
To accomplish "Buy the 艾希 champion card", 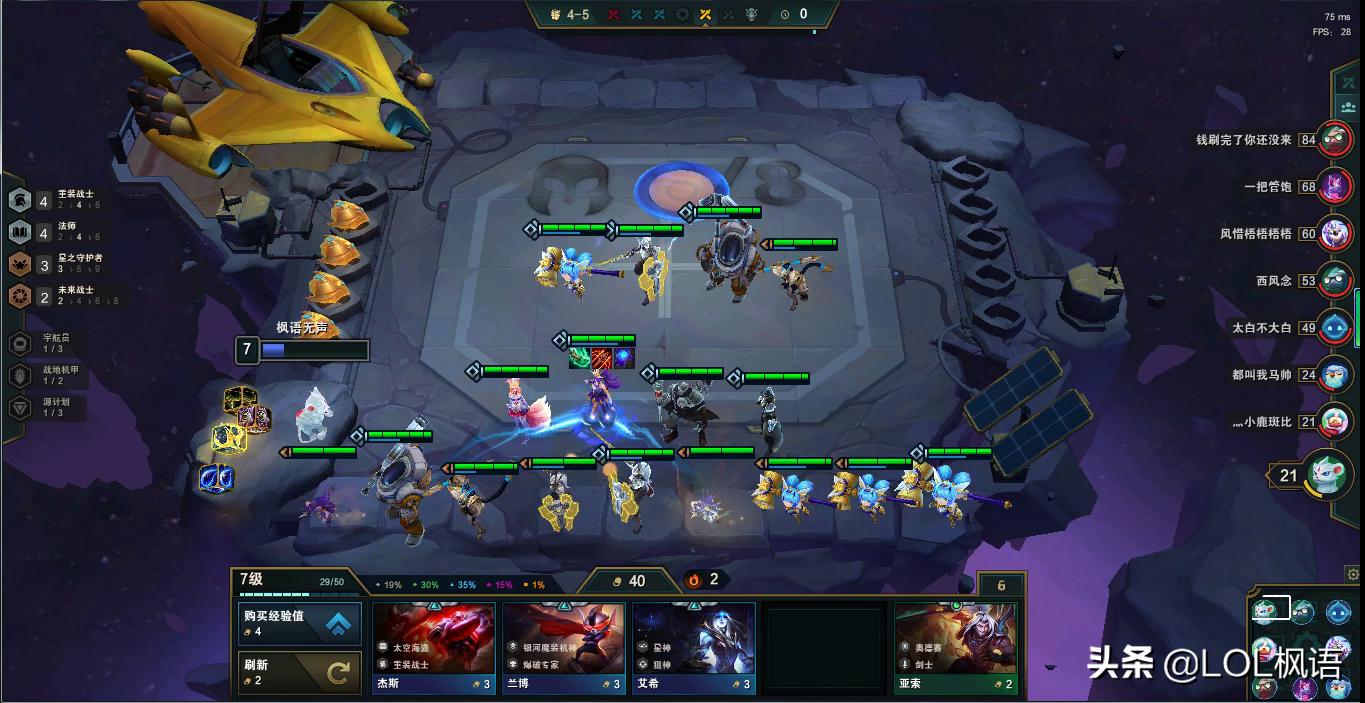I will (693, 647).
